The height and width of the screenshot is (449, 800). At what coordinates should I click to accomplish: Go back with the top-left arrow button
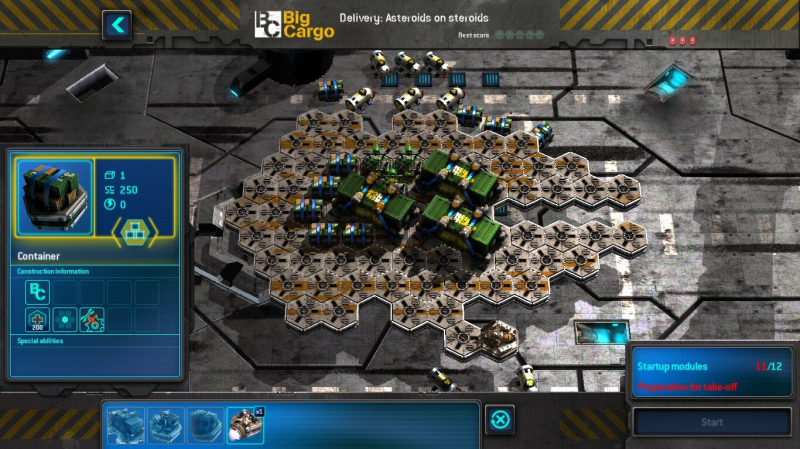[x=117, y=24]
